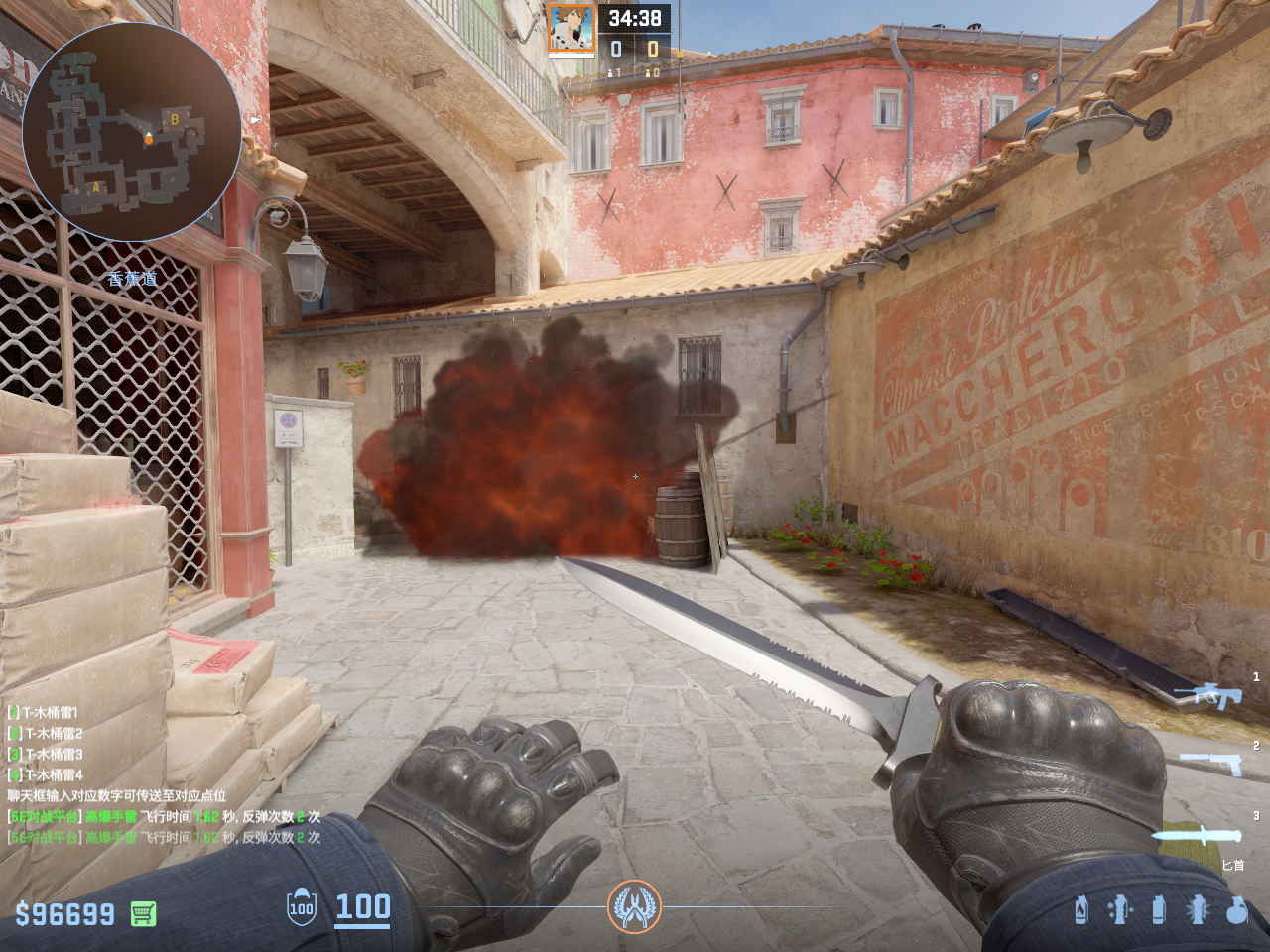Image resolution: width=1270 pixels, height=952 pixels.
Task: Select the rifle in weapon slot 1
Action: [x=1207, y=695]
